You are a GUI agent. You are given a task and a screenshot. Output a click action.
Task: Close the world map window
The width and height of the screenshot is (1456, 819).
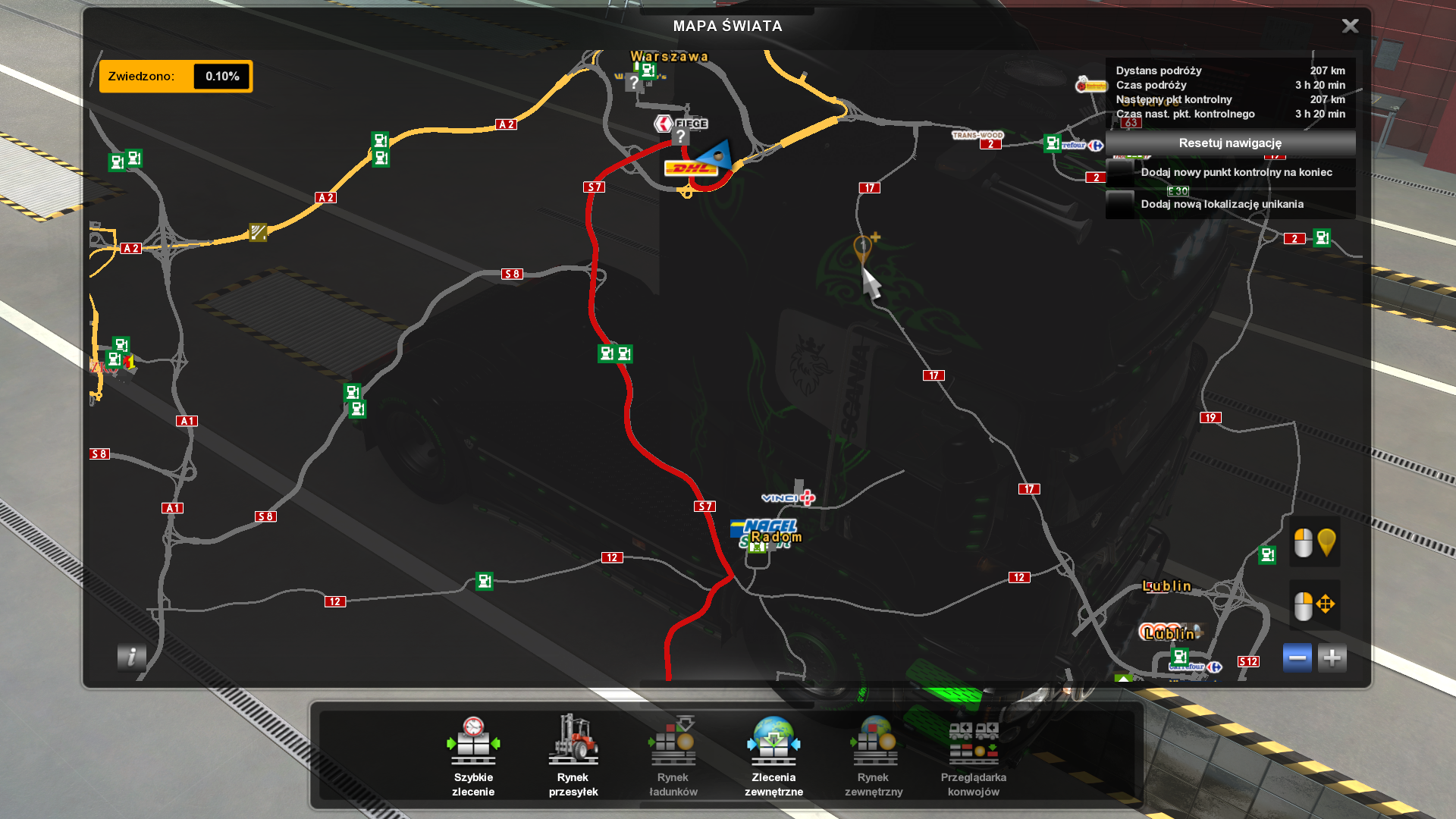point(1350,27)
